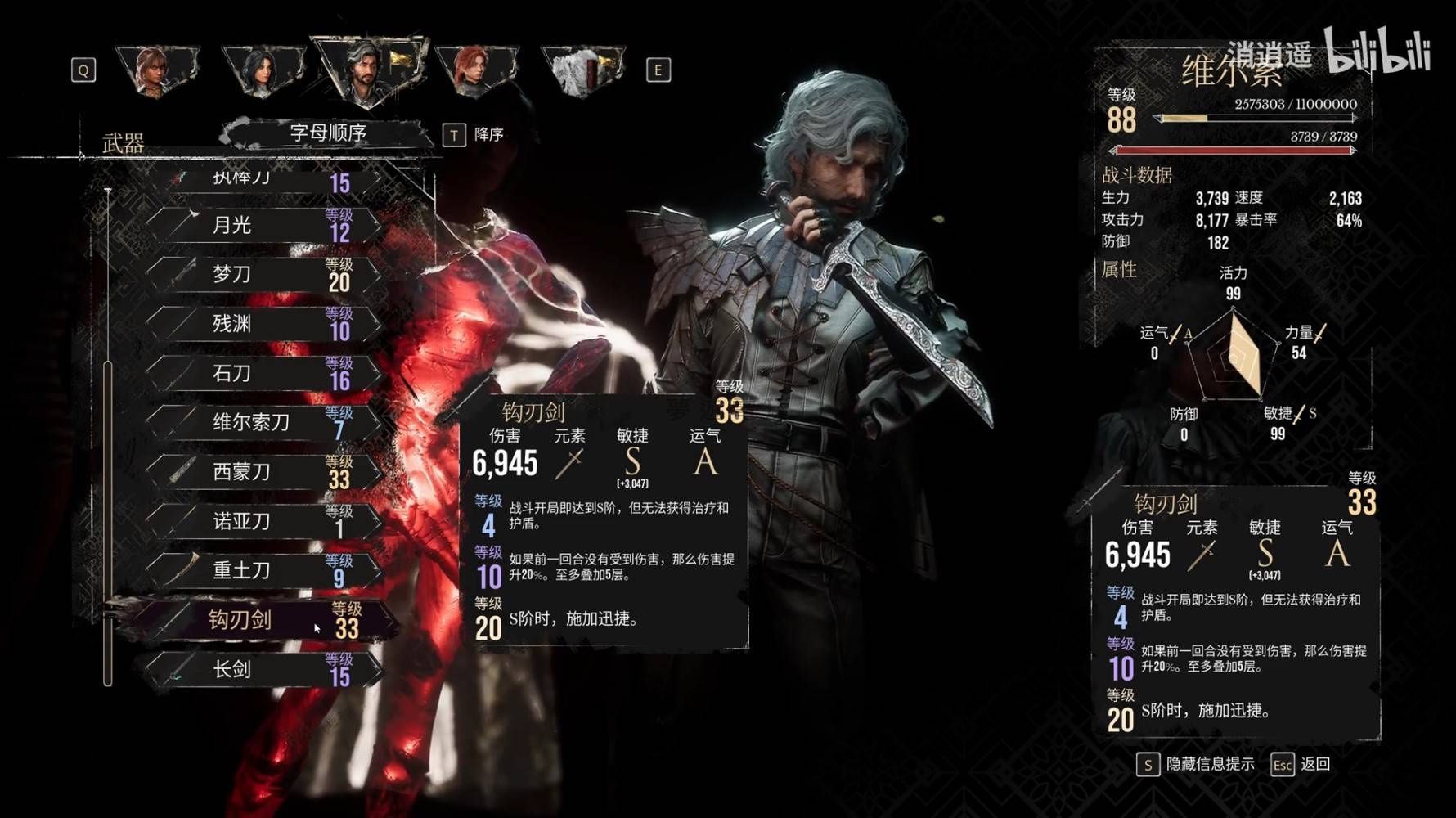Switch to the white-furred character portrait
This screenshot has height=818, width=1456.
tap(582, 71)
